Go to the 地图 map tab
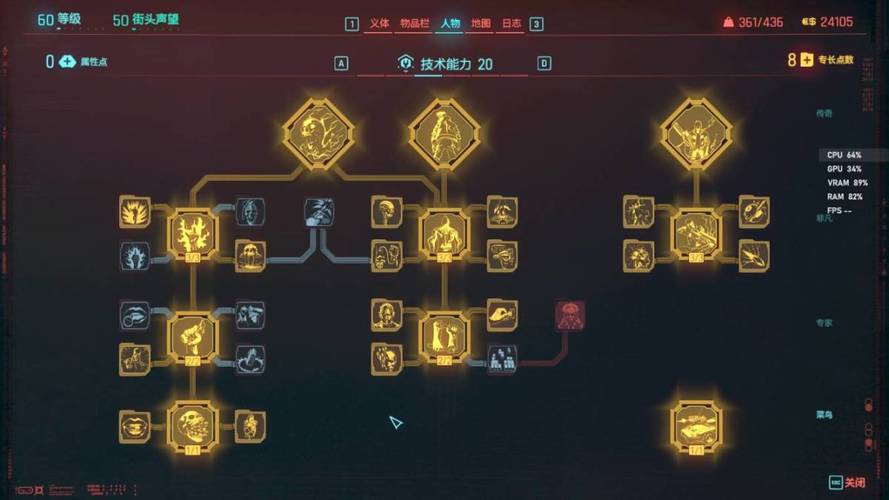Screen dimensions: 889x500 click(x=480, y=23)
